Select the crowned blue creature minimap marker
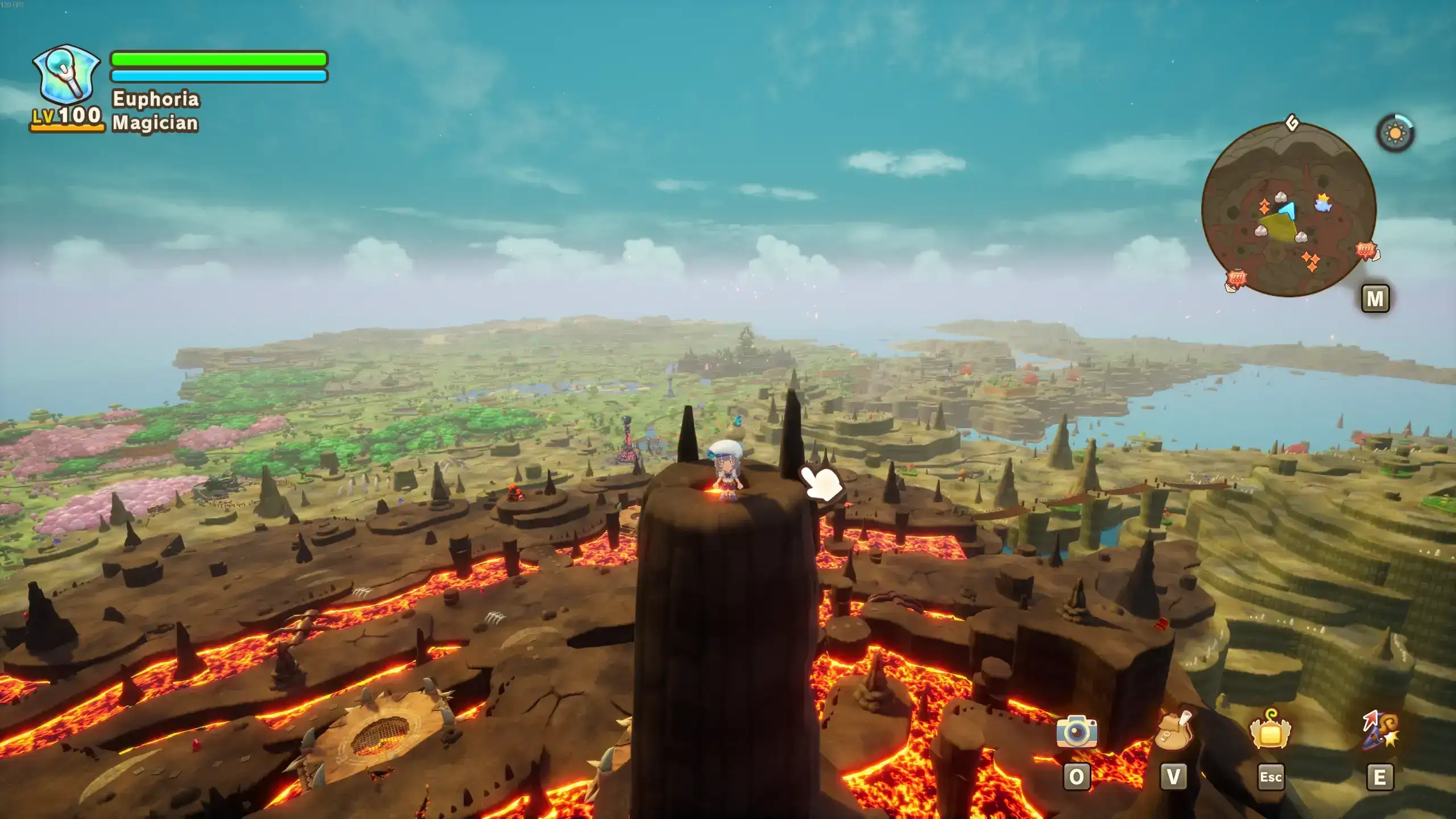 pos(1323,202)
